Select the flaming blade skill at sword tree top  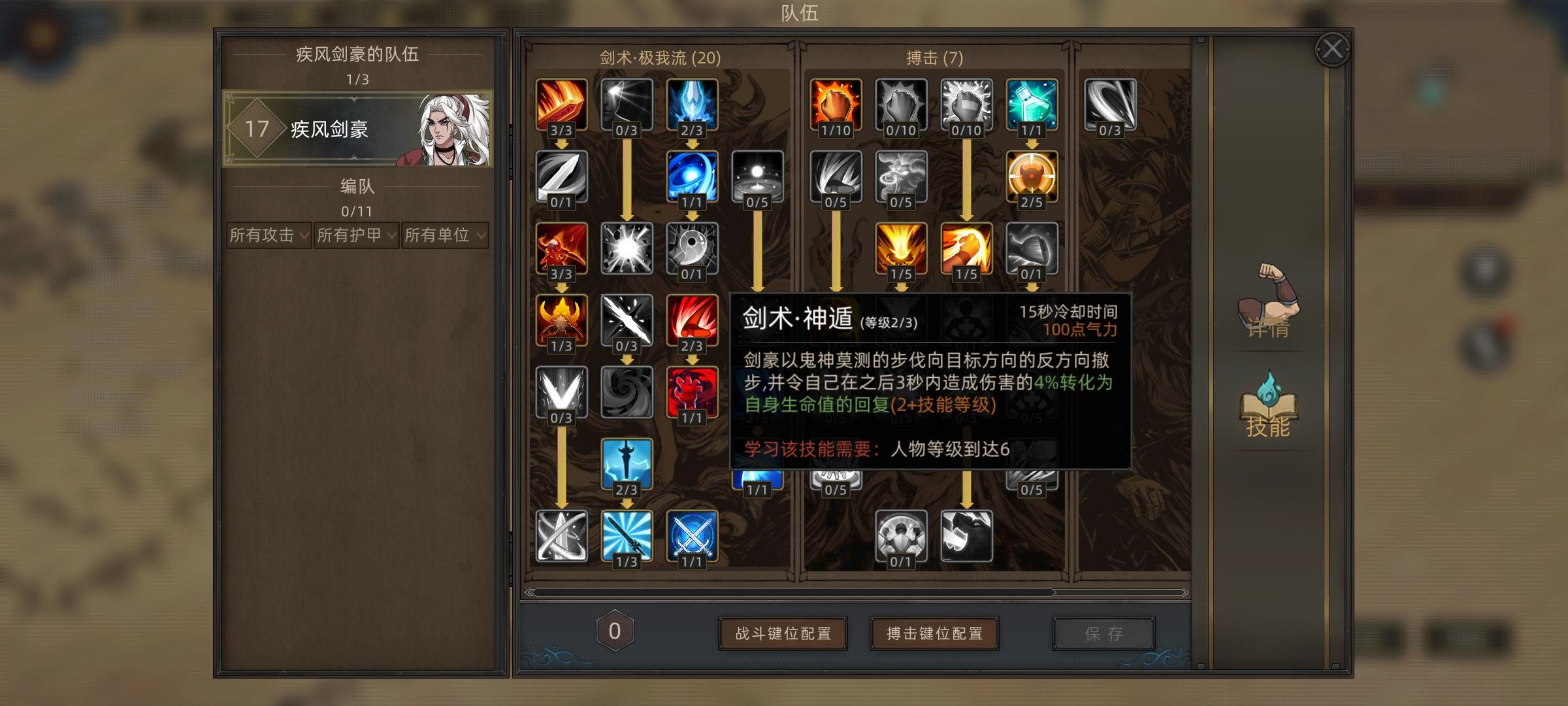click(x=563, y=105)
